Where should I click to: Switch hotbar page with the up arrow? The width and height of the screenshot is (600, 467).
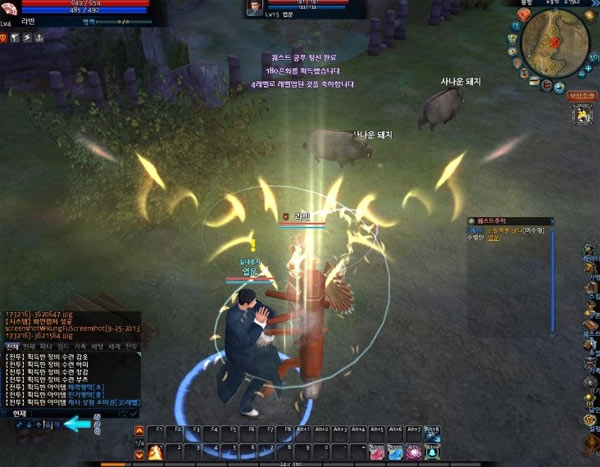coord(140,432)
